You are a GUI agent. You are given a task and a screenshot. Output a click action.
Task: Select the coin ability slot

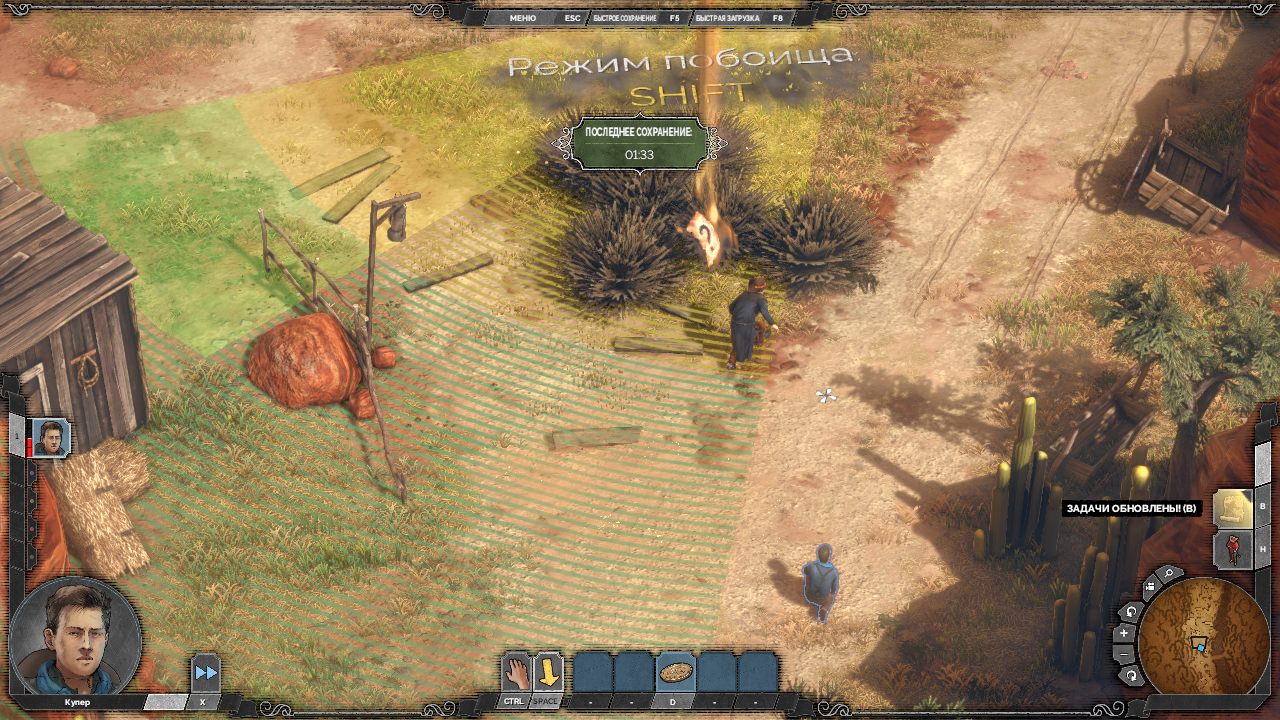pyautogui.click(x=675, y=671)
